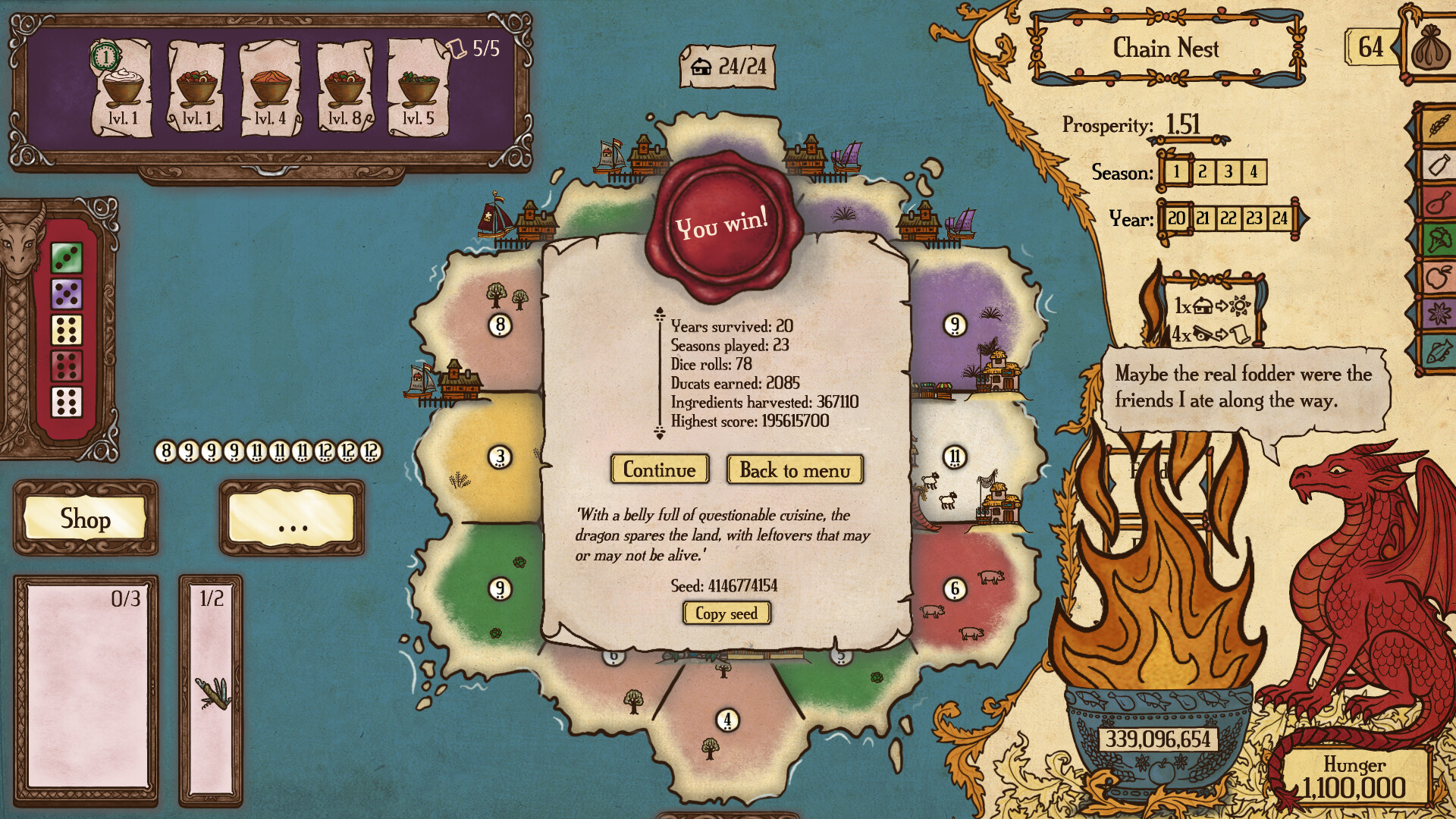Select the red die
The image size is (1456, 819).
coord(67,366)
